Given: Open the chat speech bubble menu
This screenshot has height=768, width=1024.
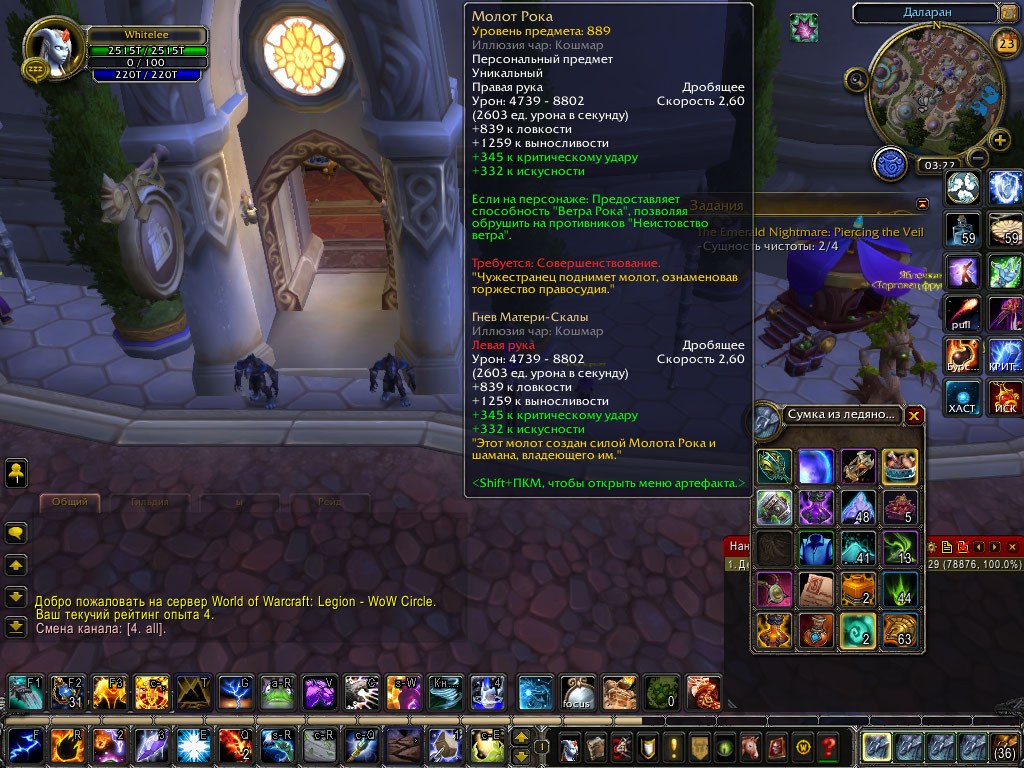Looking at the screenshot, I should (x=17, y=533).
